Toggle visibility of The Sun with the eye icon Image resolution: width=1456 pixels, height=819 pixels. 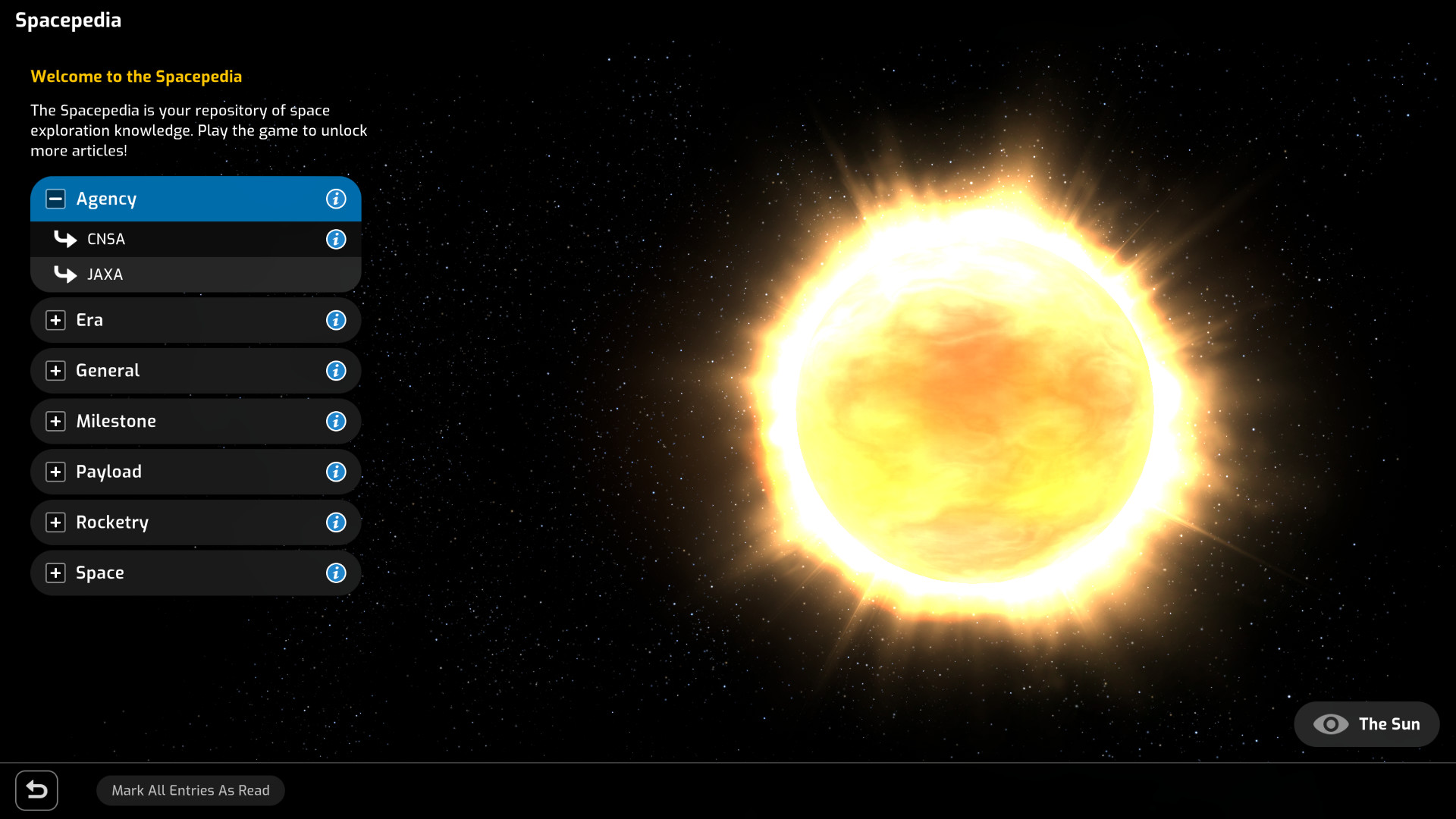click(1331, 724)
